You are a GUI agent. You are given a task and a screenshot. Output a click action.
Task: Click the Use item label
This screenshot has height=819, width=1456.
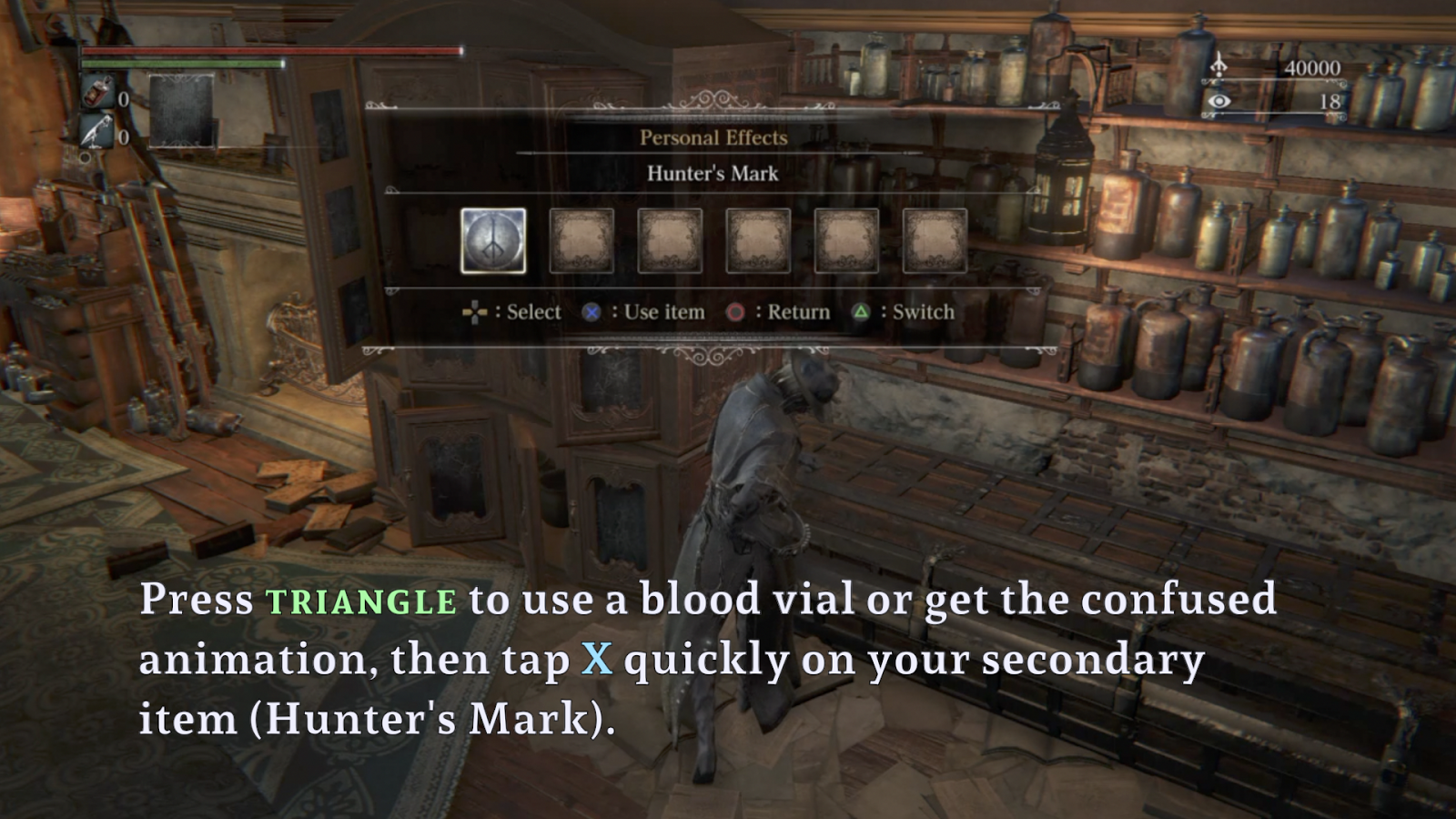click(x=662, y=312)
